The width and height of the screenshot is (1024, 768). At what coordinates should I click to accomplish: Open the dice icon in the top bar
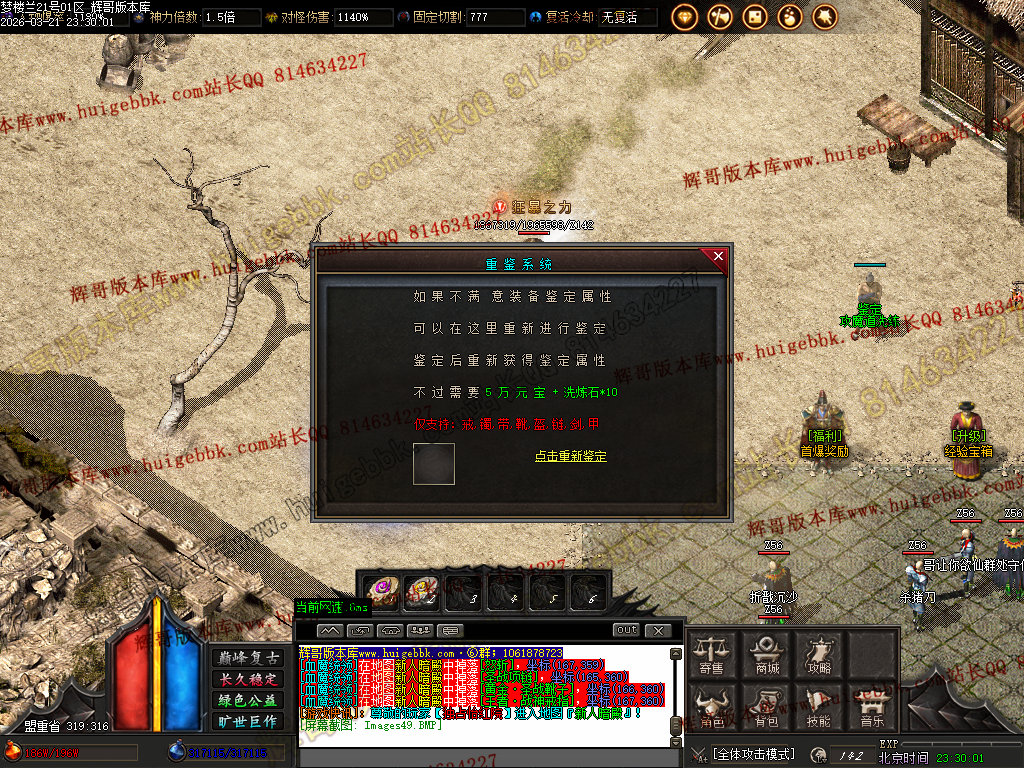755,16
